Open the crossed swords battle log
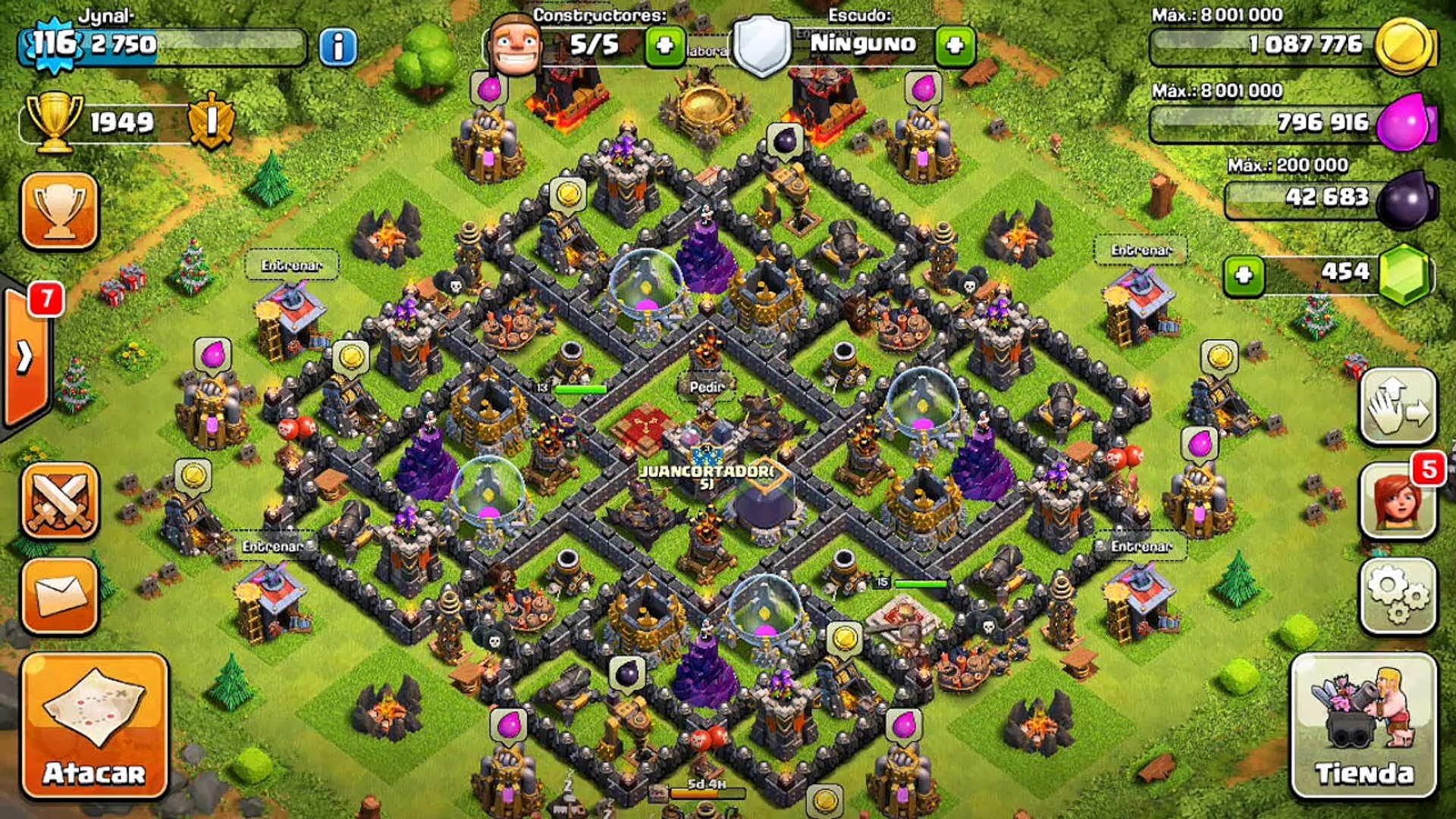Image resolution: width=1456 pixels, height=819 pixels. [x=61, y=500]
